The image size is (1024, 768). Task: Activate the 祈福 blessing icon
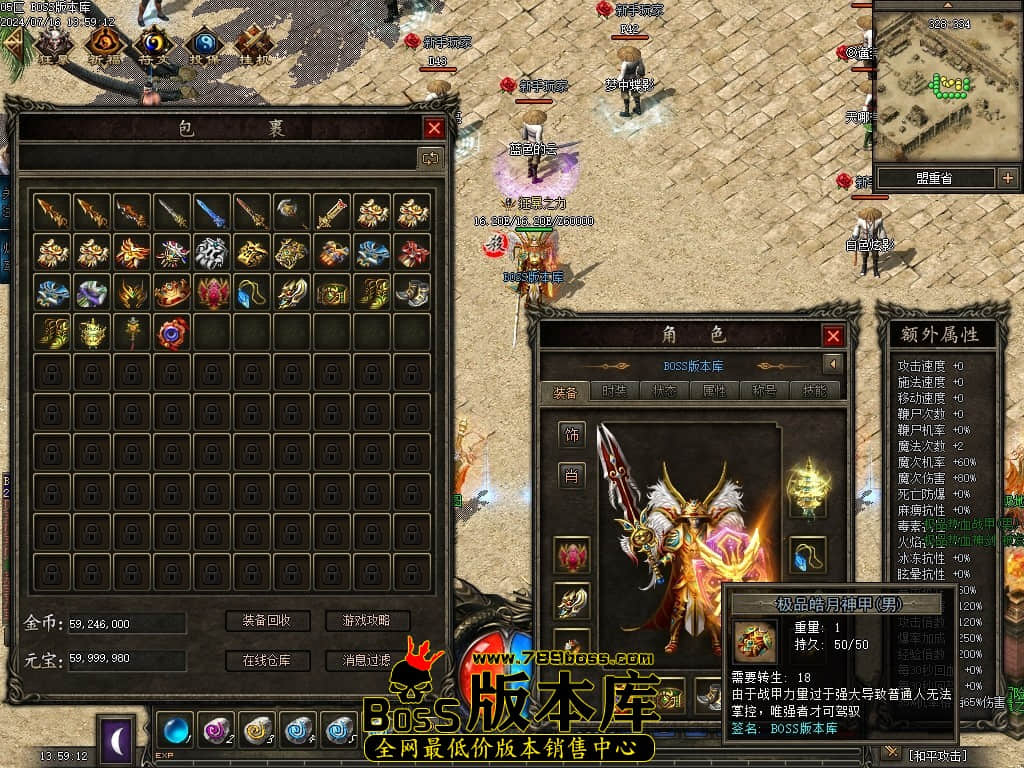104,42
